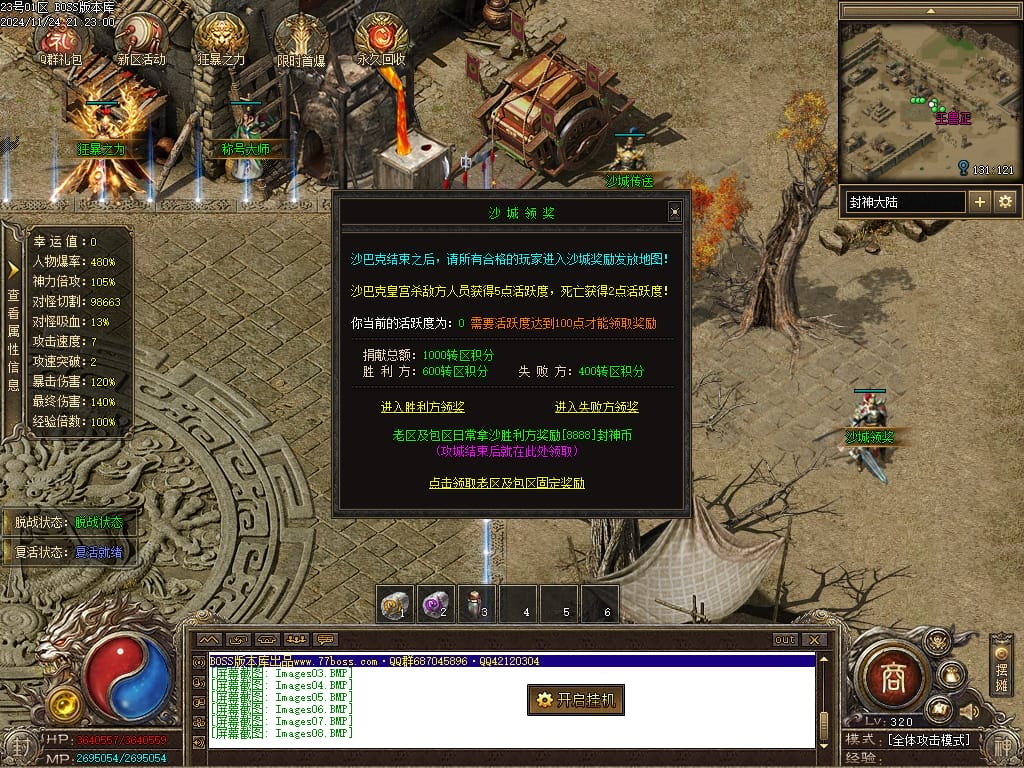The image size is (1024, 768).
Task: Click the minimap plus button
Action: pyautogui.click(x=980, y=202)
